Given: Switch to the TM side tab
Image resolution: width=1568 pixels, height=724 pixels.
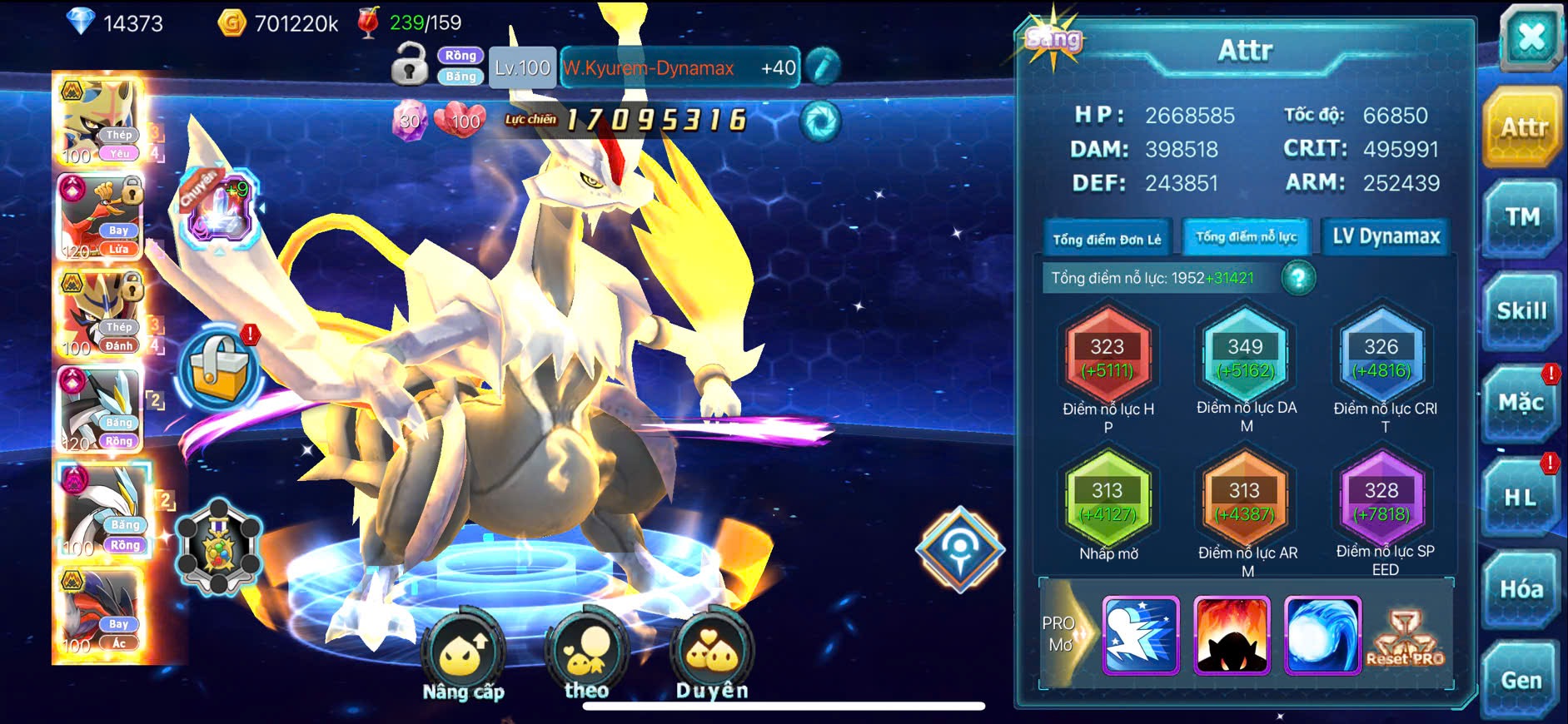Looking at the screenshot, I should pyautogui.click(x=1522, y=218).
